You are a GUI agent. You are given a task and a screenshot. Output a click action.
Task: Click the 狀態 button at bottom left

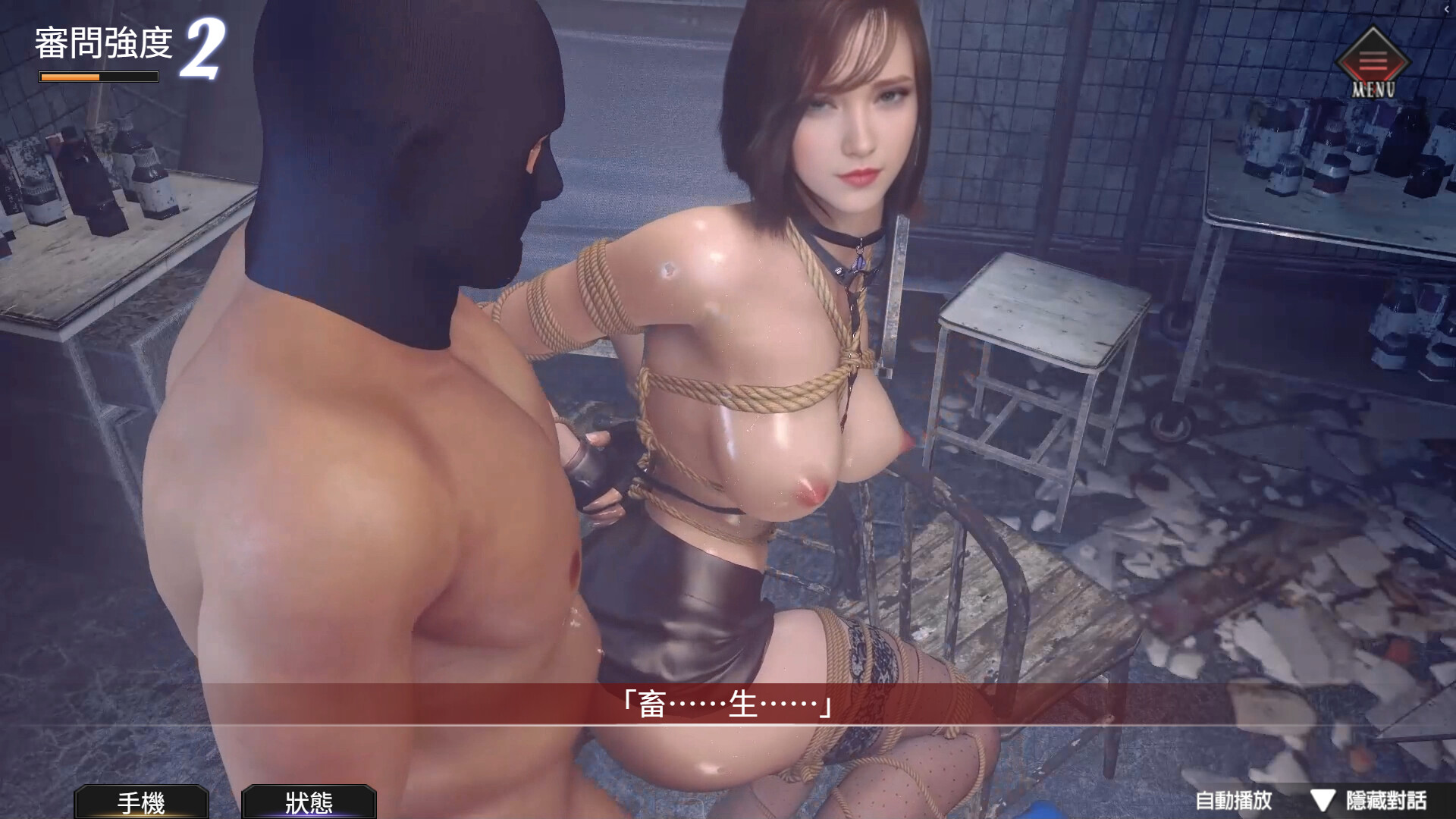[309, 802]
